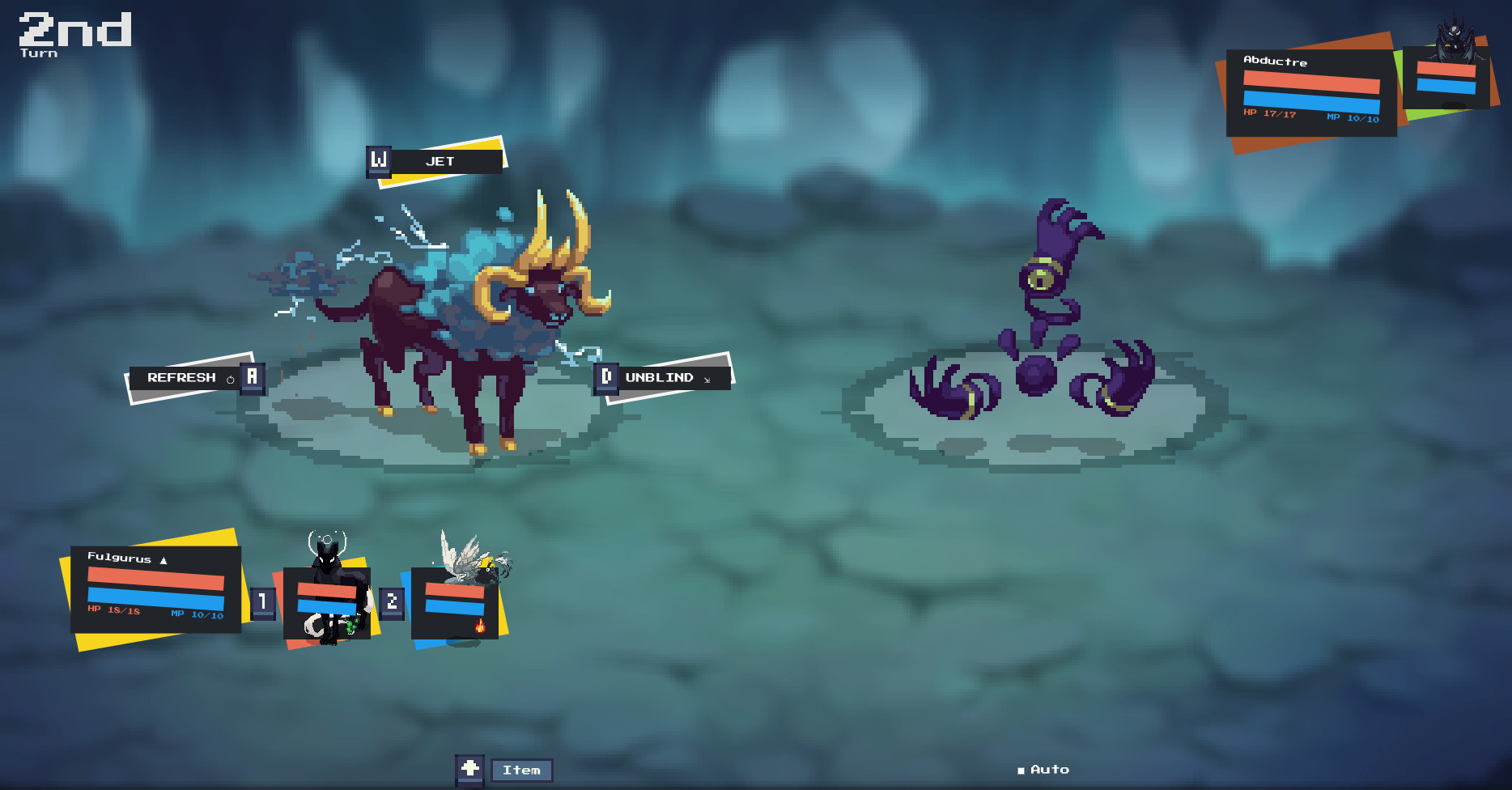This screenshot has height=790, width=1512.
Task: Click the green status icon on first ally card
Action: pos(353,624)
